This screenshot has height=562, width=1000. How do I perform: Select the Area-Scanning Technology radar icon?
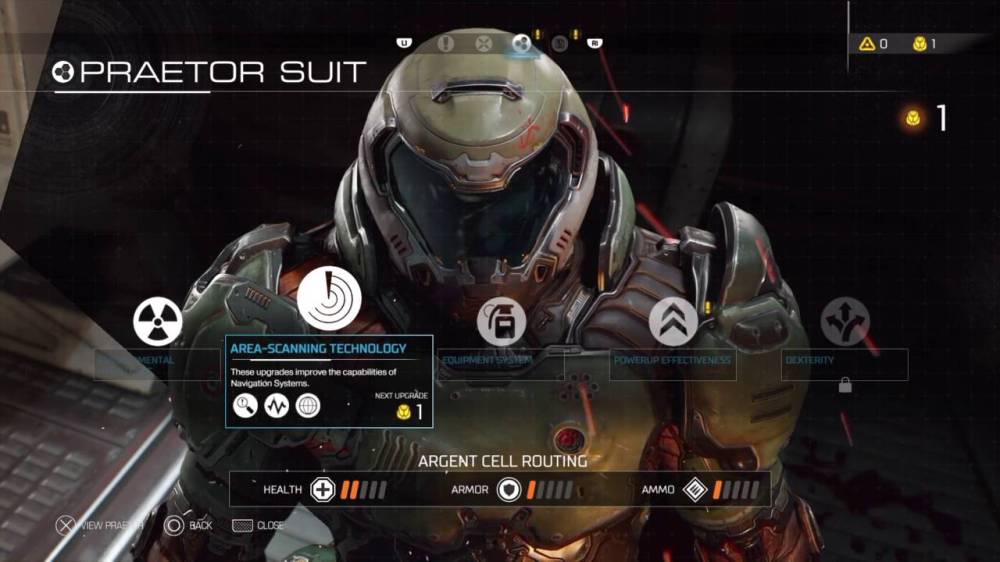pos(329,299)
